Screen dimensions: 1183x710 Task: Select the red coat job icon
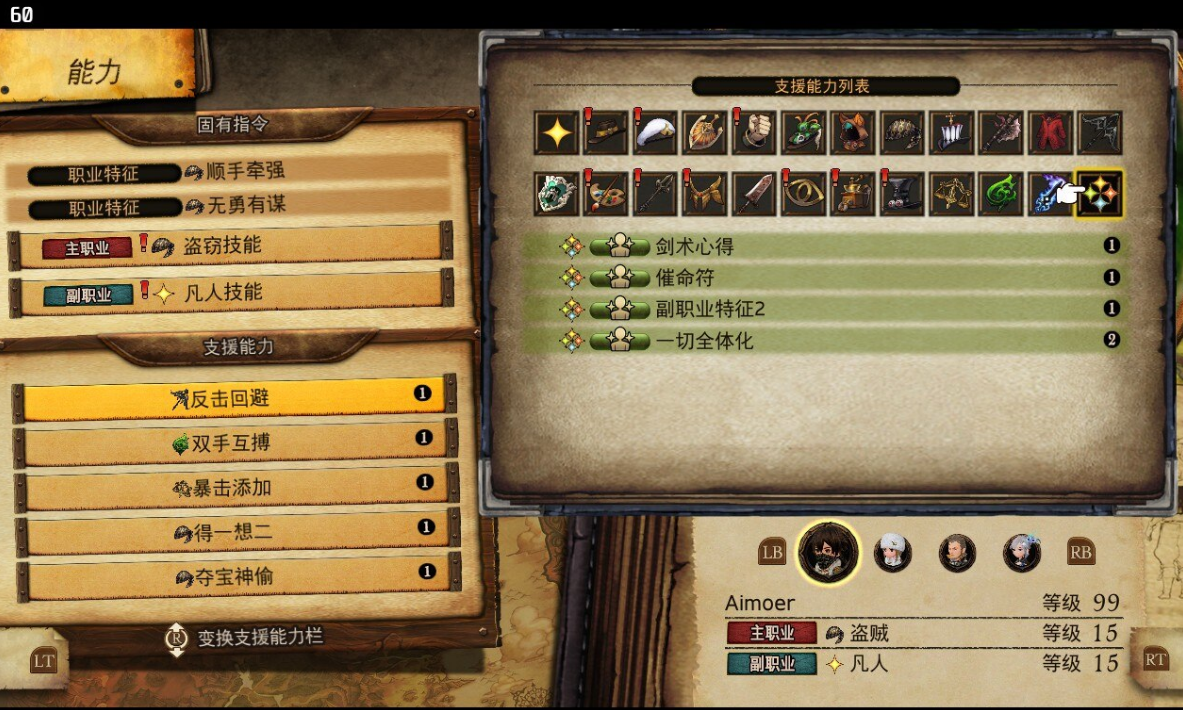click(1050, 133)
